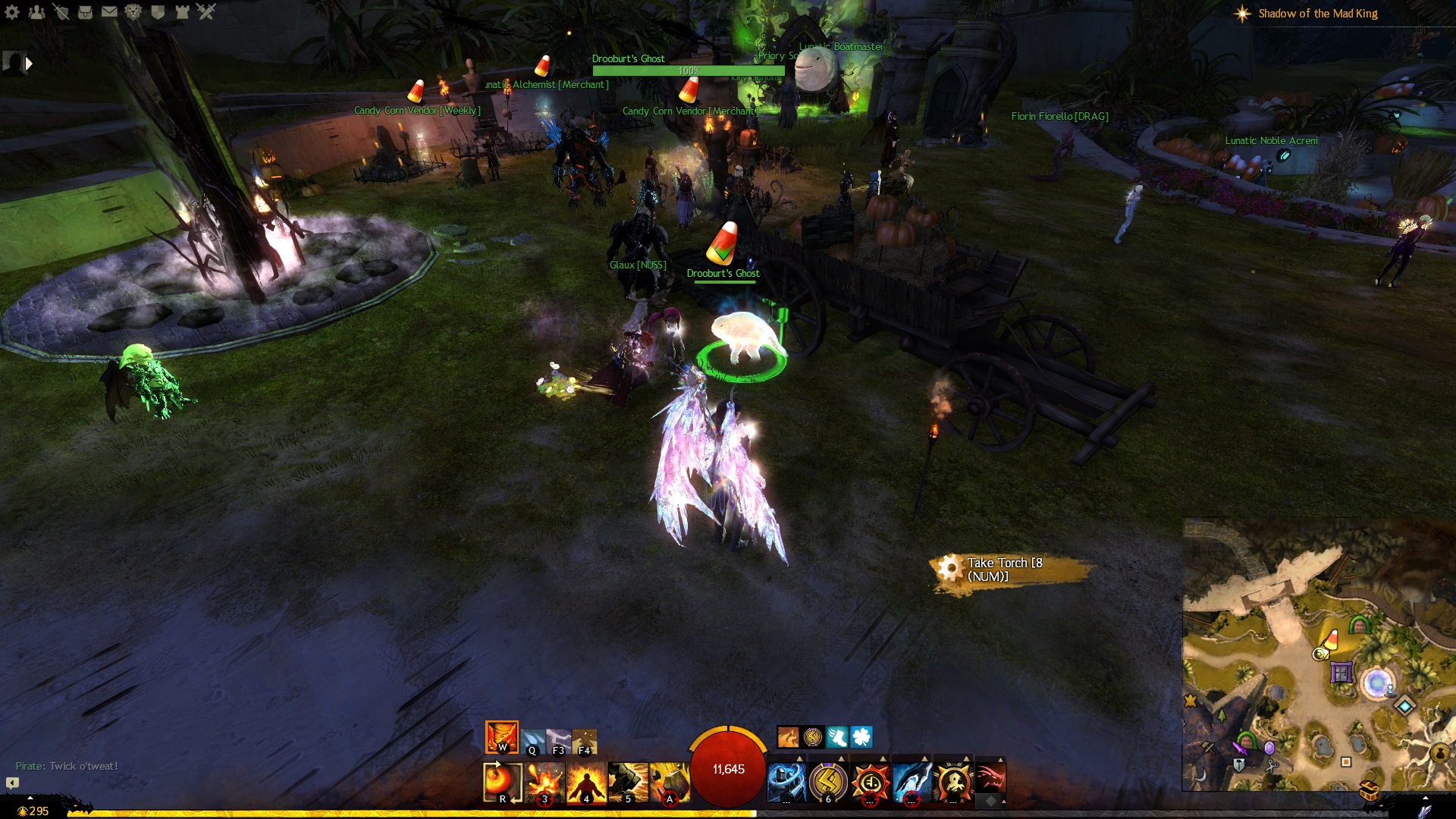Open the hero panel sword-and-shield icon
The height and width of the screenshot is (819, 1456).
tap(61, 11)
